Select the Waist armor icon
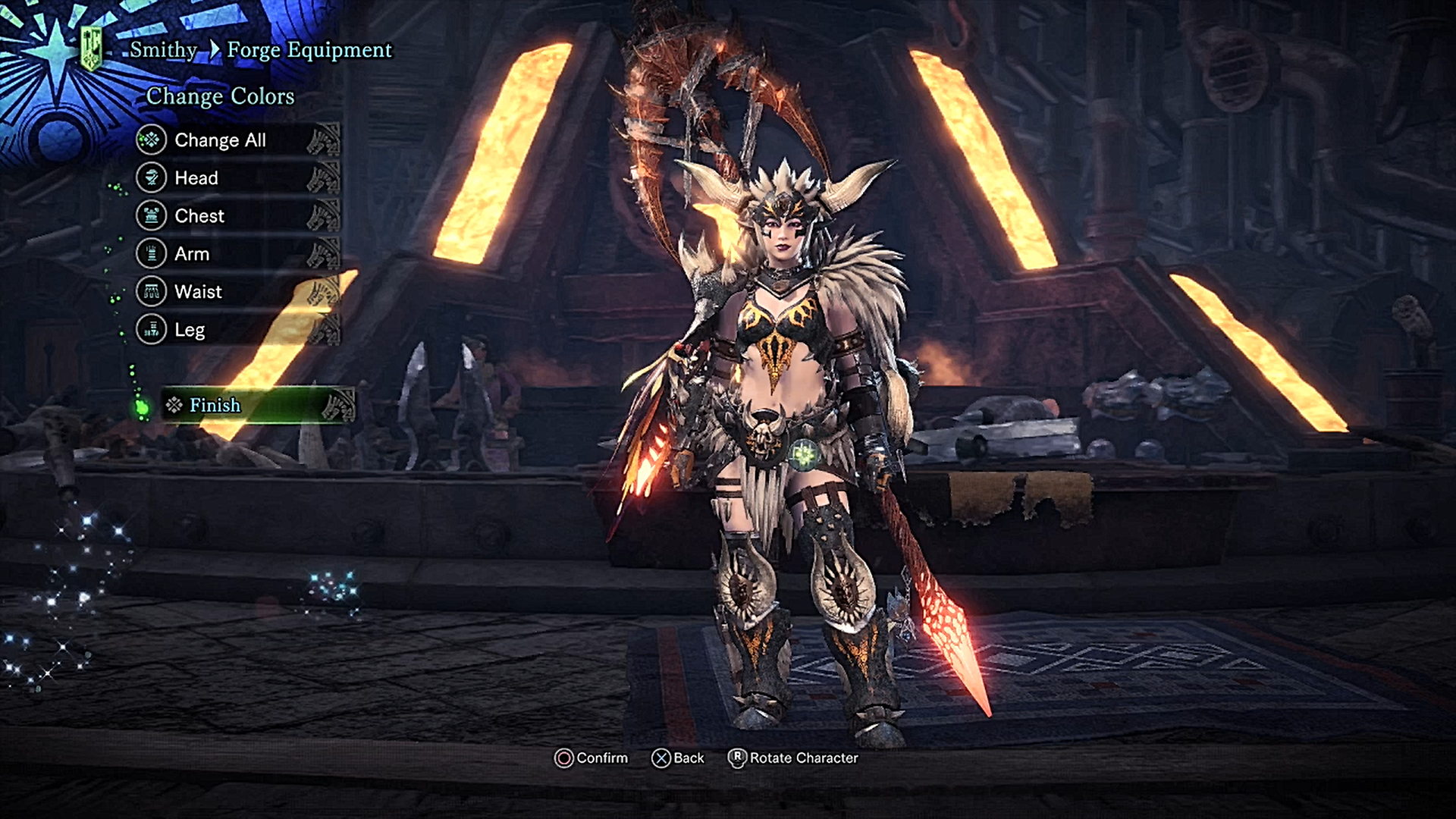Screen dimensions: 1456x819 coord(152,292)
